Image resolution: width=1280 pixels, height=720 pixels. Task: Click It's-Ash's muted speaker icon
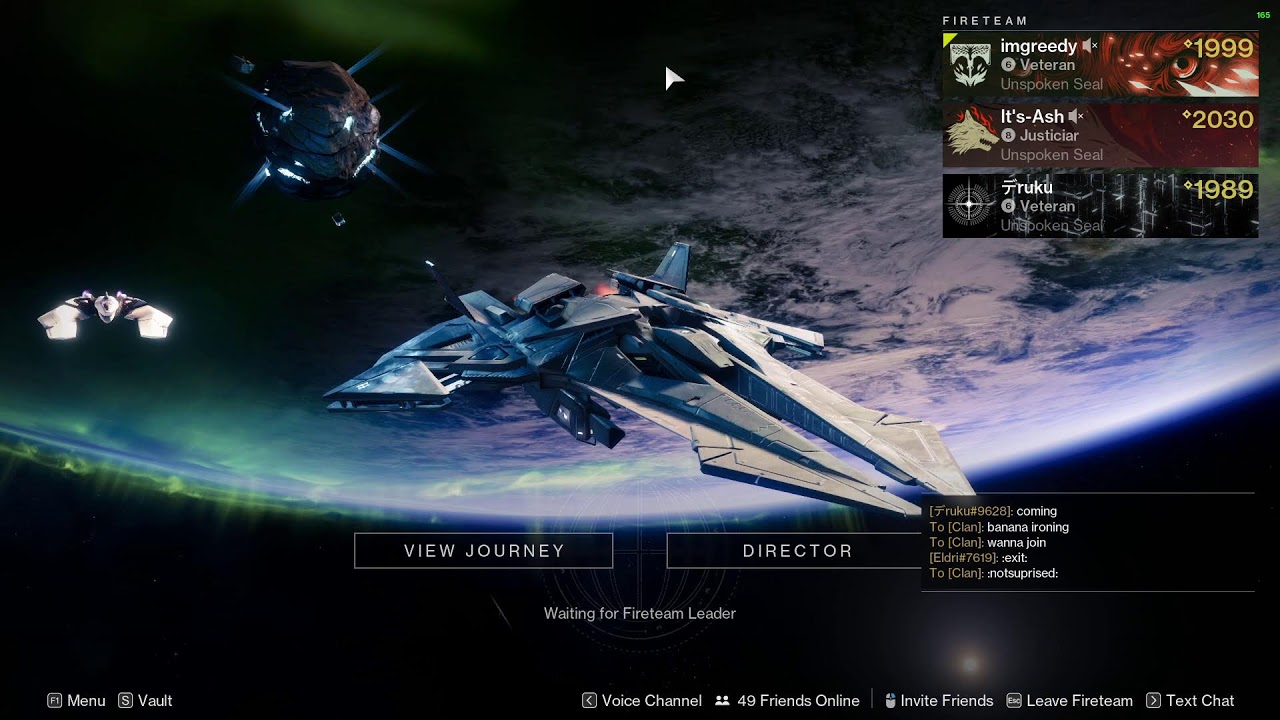(x=1076, y=117)
